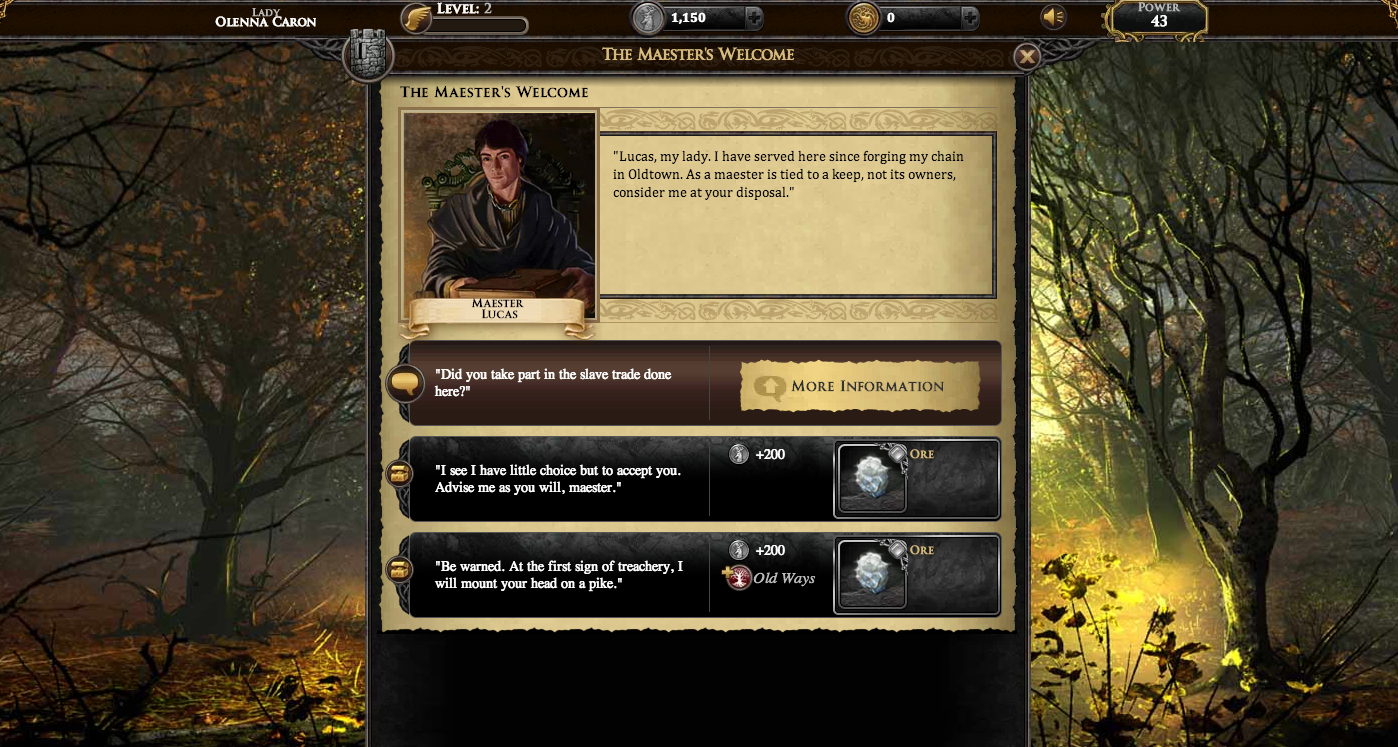The height and width of the screenshot is (747, 1398).
Task: Close The Maester's Welcome dialog
Action: (1027, 56)
